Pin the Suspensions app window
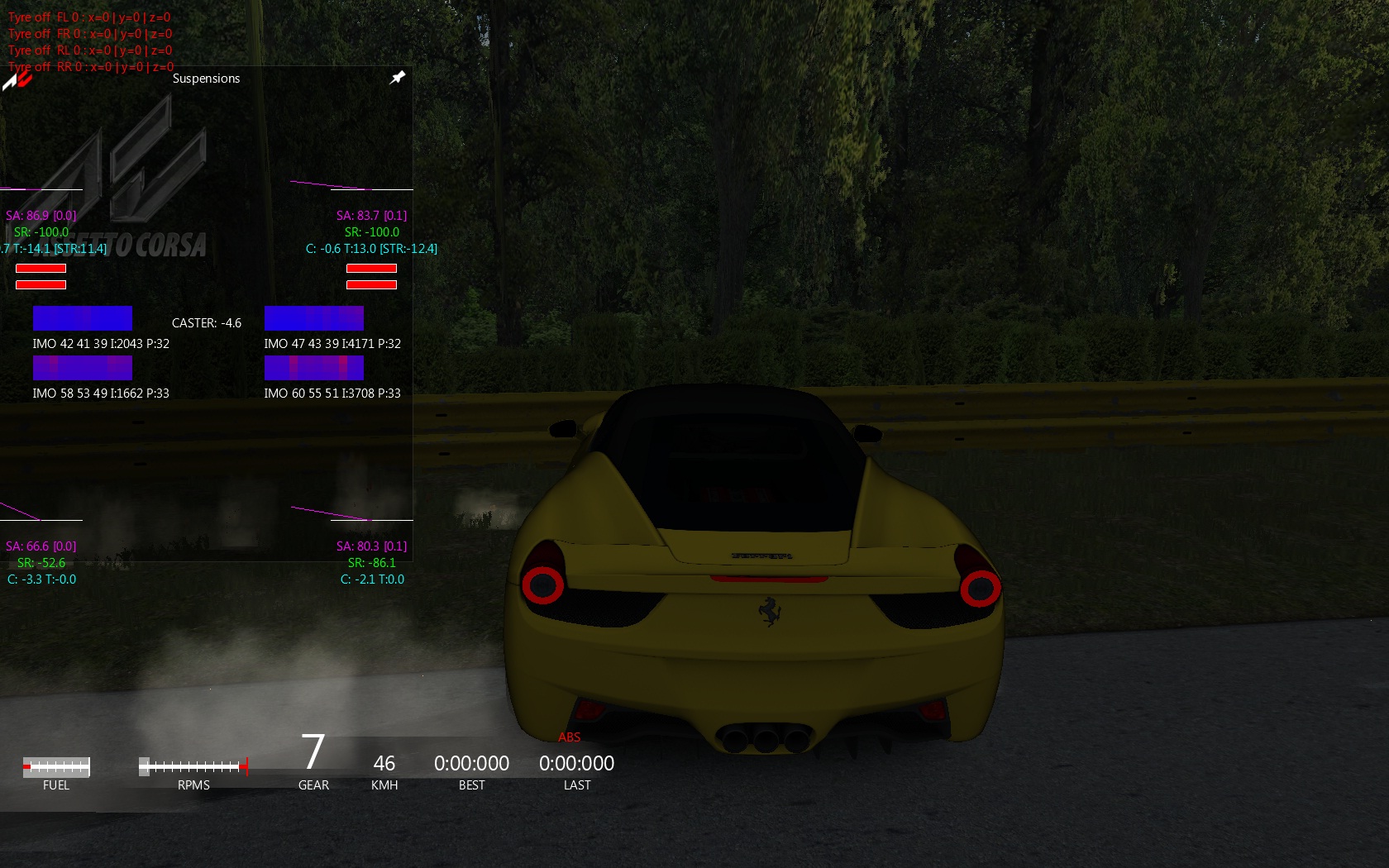This screenshot has height=868, width=1389. tap(398, 78)
